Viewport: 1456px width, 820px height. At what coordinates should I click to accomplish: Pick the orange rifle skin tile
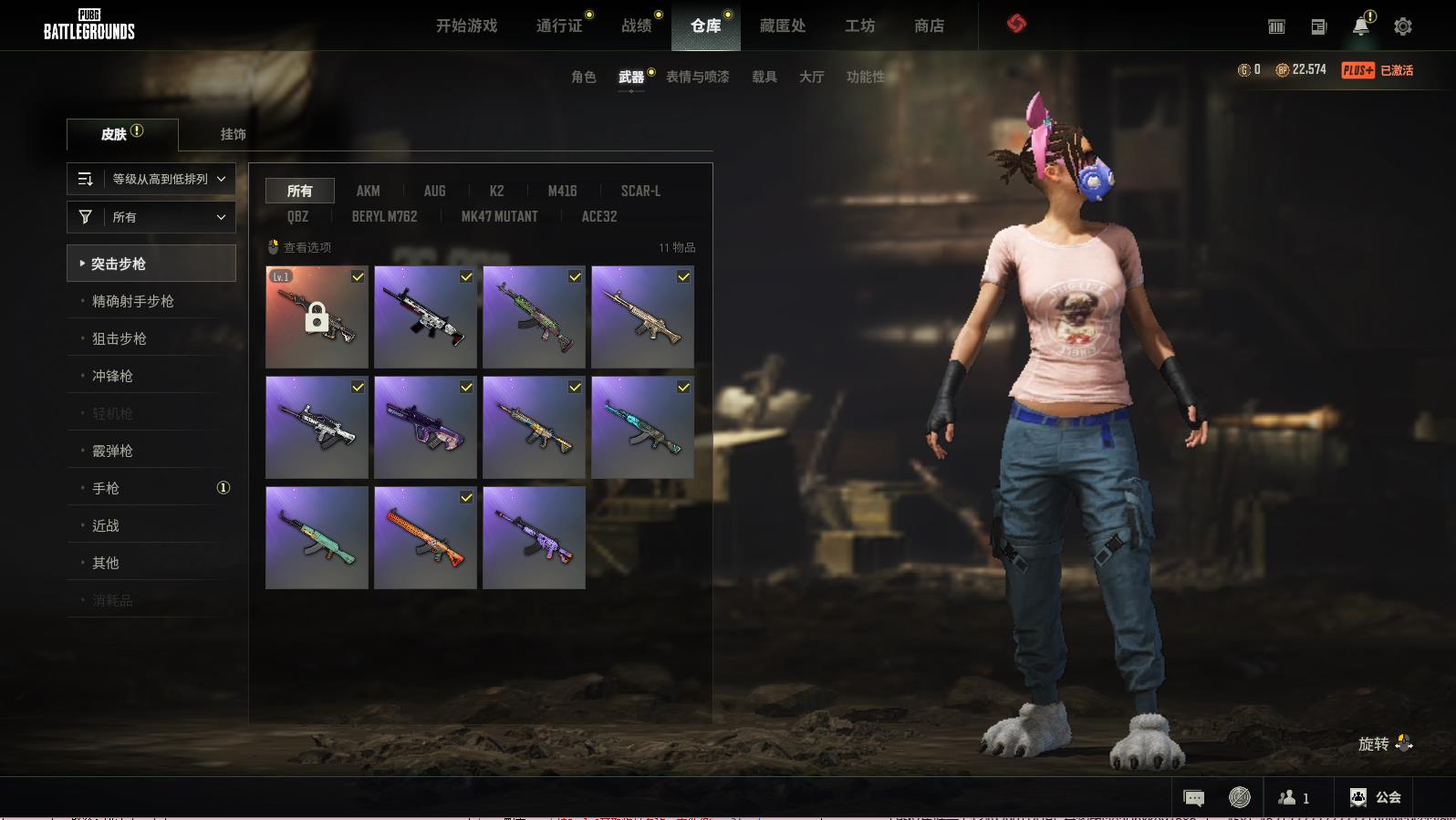click(425, 537)
